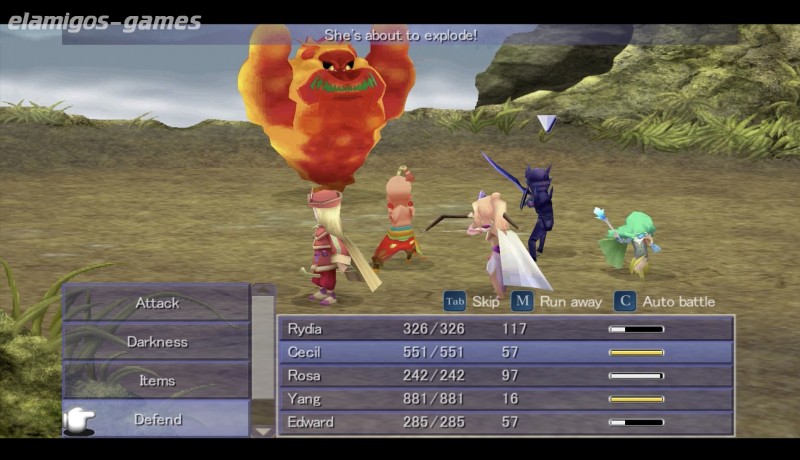Screen dimensions: 800x460
Task: Skip the current turn
Action: [471, 301]
